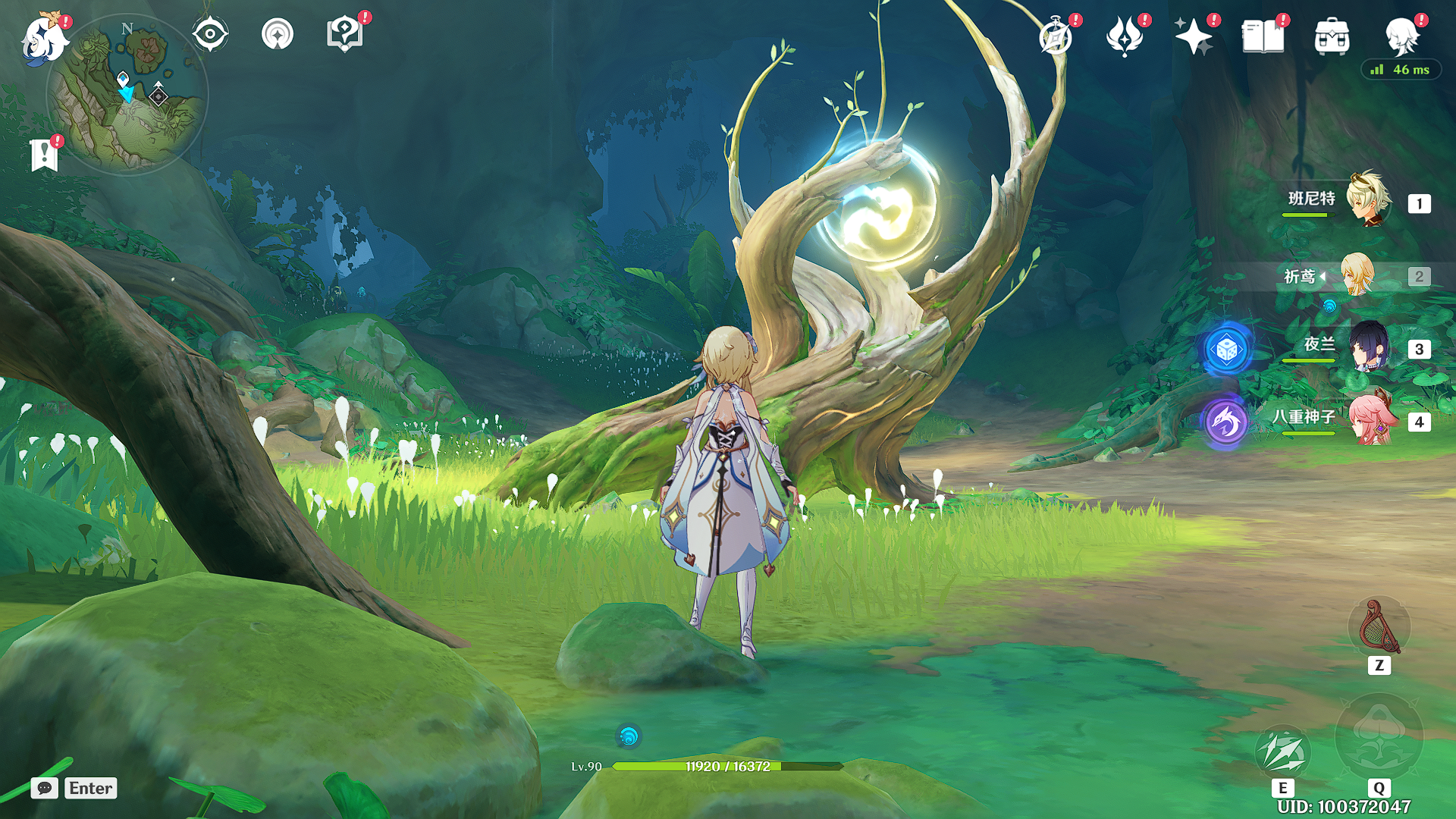Use the harp gadget icon
Image resolution: width=1456 pixels, height=819 pixels.
(1379, 628)
